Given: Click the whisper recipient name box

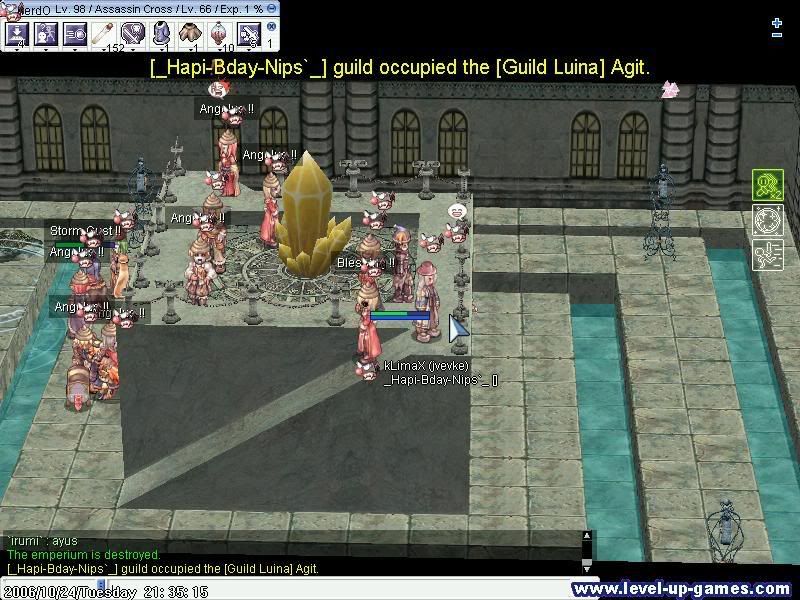Looking at the screenshot, I should click(x=50, y=580).
